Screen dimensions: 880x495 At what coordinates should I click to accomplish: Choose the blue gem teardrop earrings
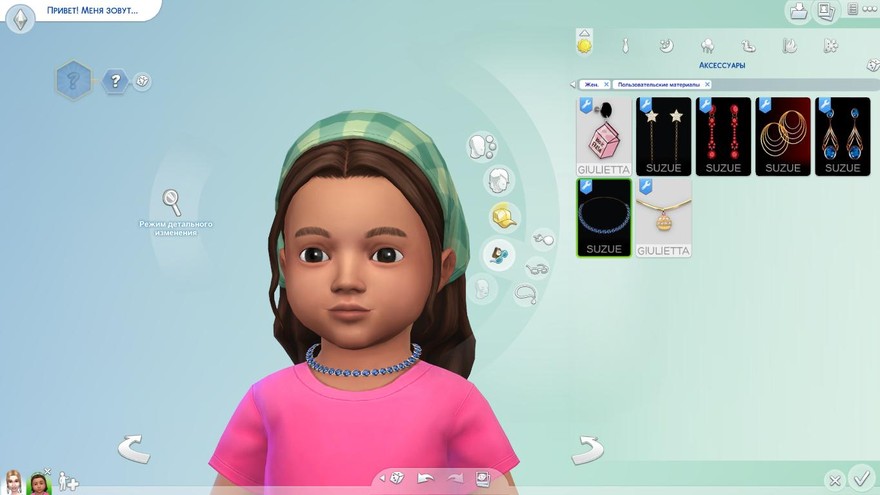[843, 135]
